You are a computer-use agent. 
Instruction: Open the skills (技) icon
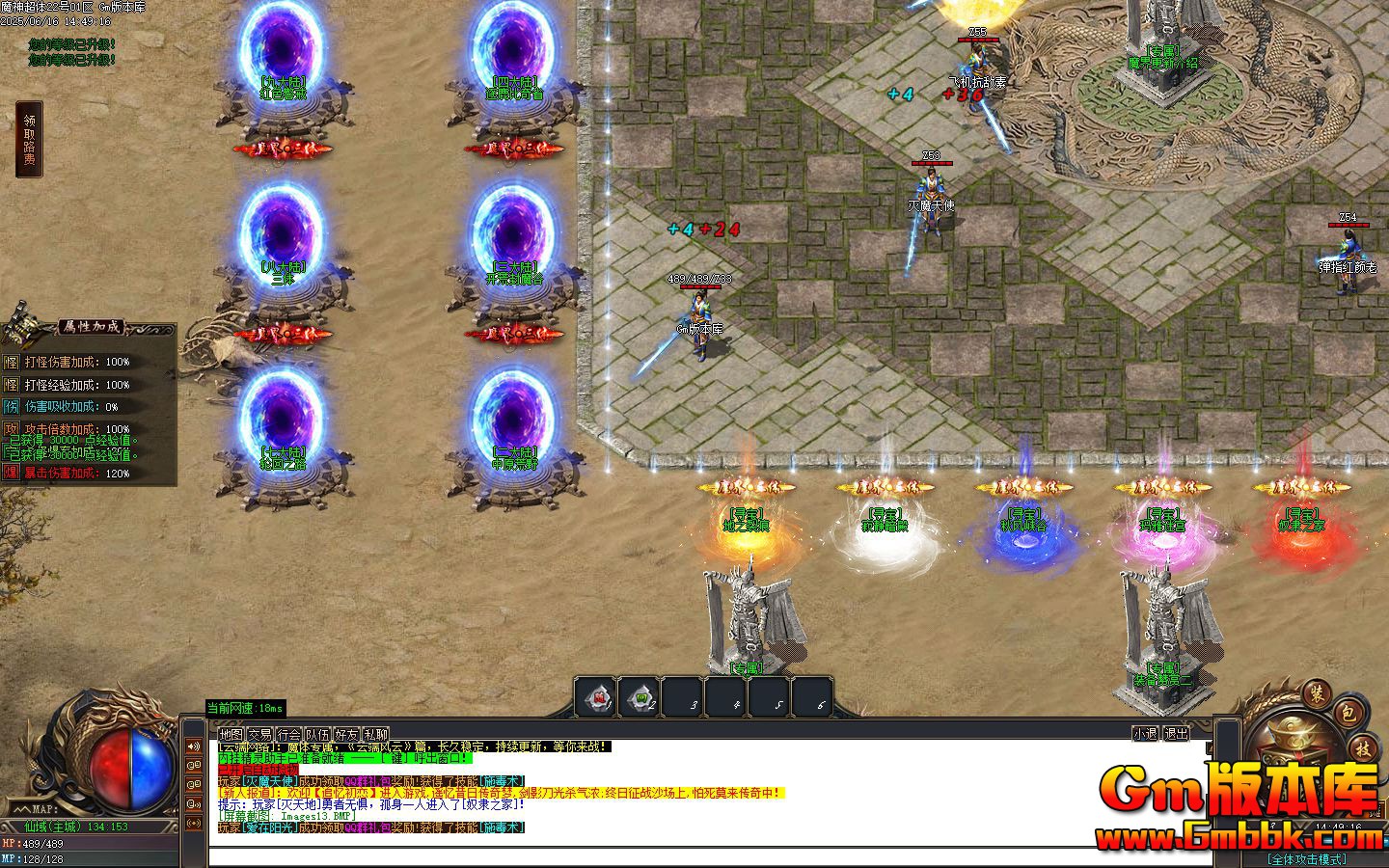tap(1364, 749)
